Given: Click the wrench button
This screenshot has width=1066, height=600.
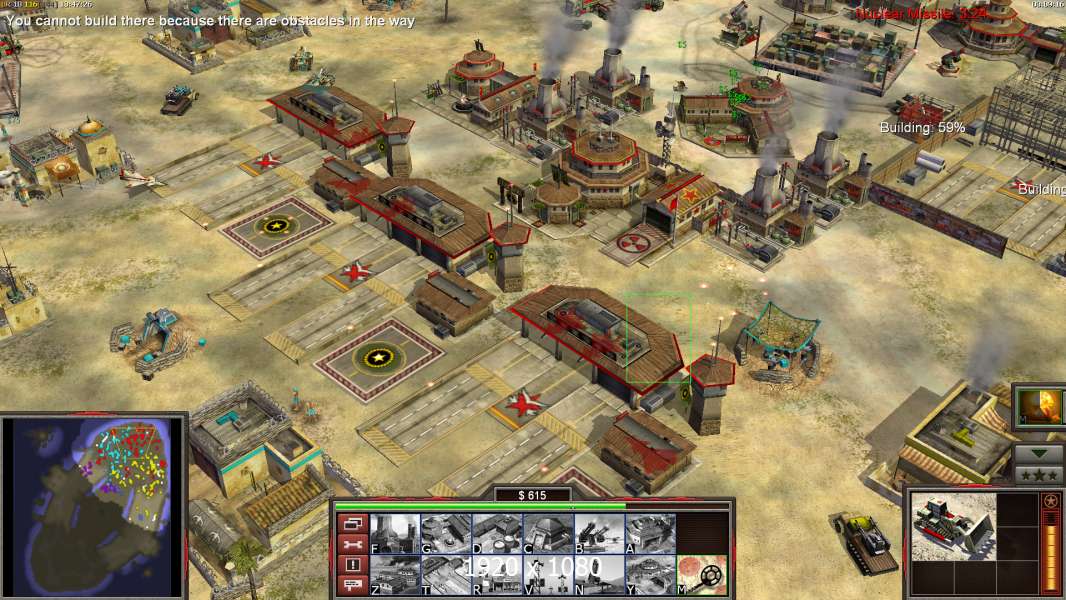Looking at the screenshot, I should coord(351,544).
